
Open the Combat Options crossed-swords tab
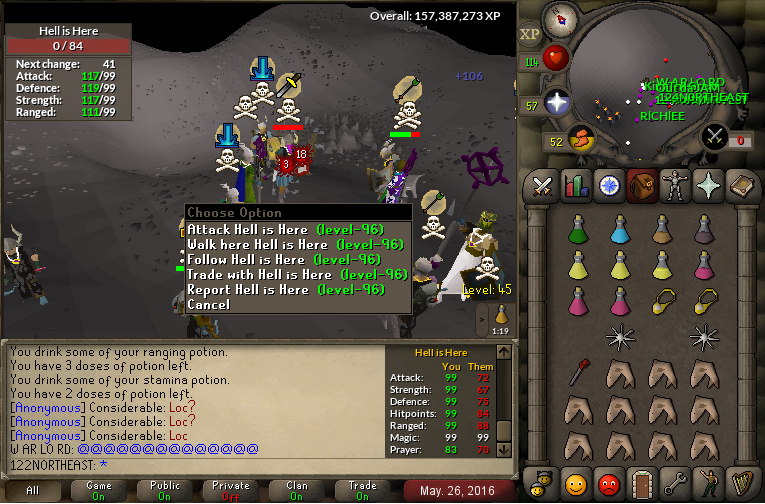[543, 186]
